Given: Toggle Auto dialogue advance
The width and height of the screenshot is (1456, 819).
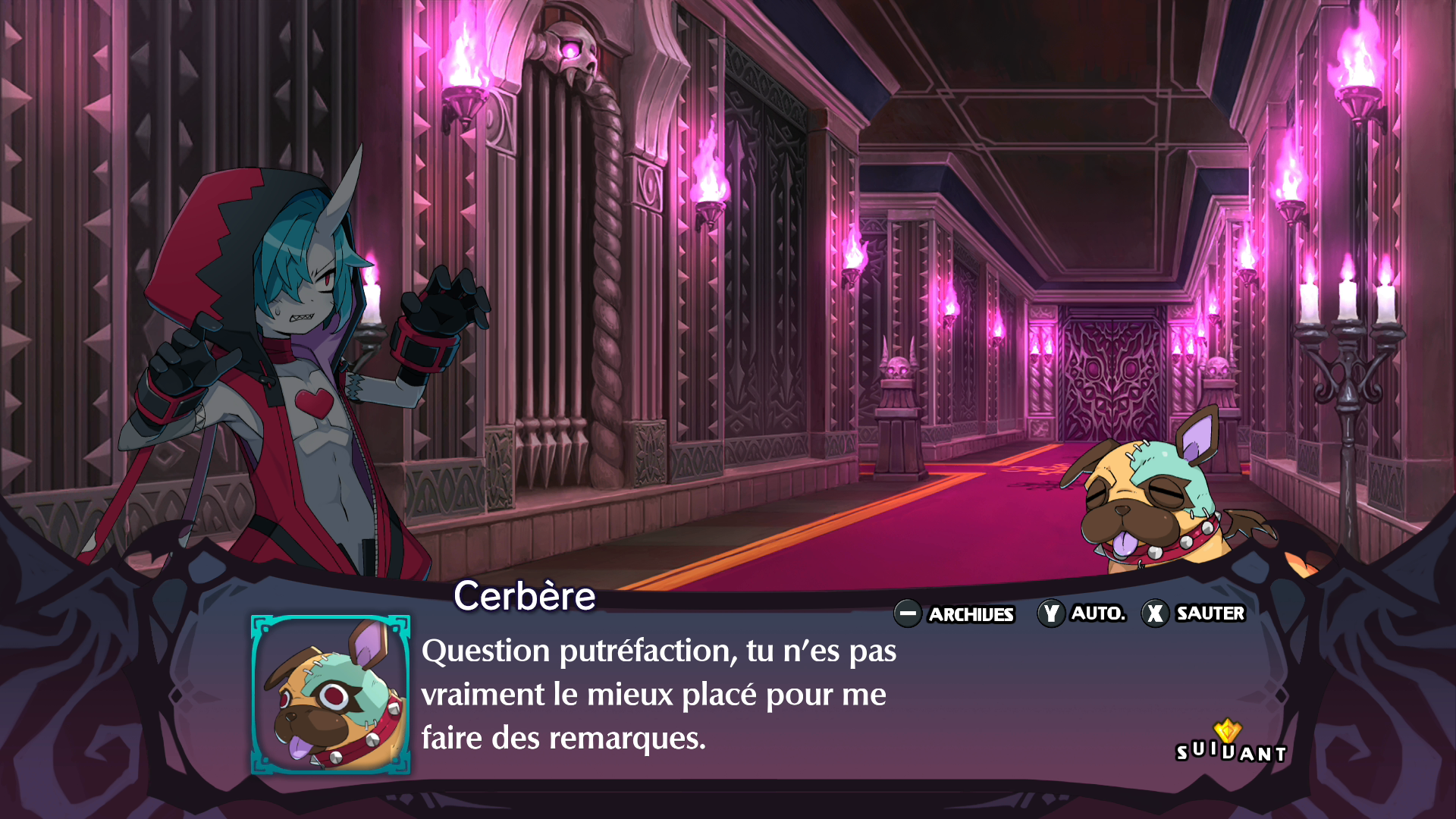Looking at the screenshot, I should [1082, 613].
